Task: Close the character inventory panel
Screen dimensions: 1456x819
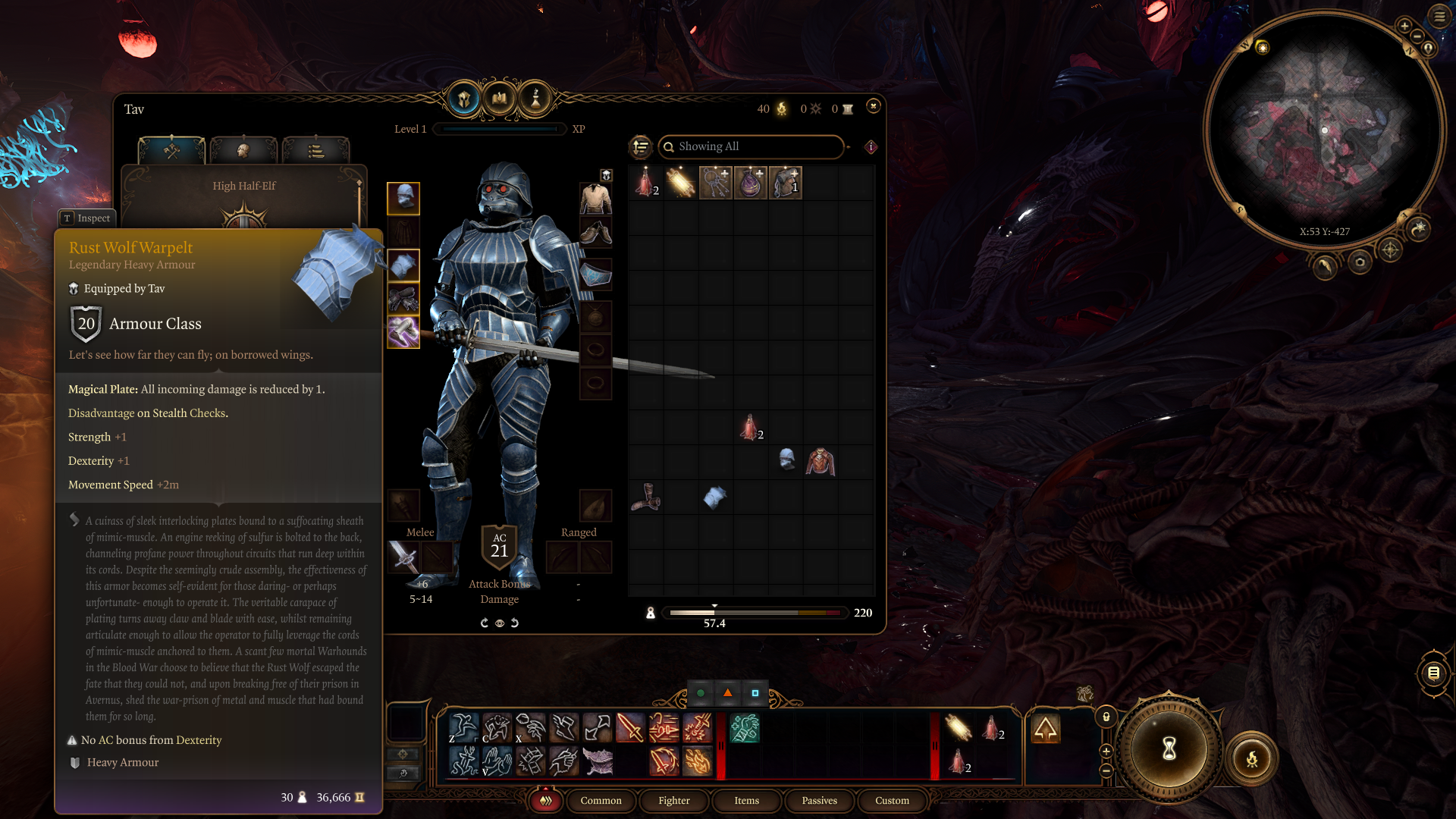Action: click(x=874, y=106)
